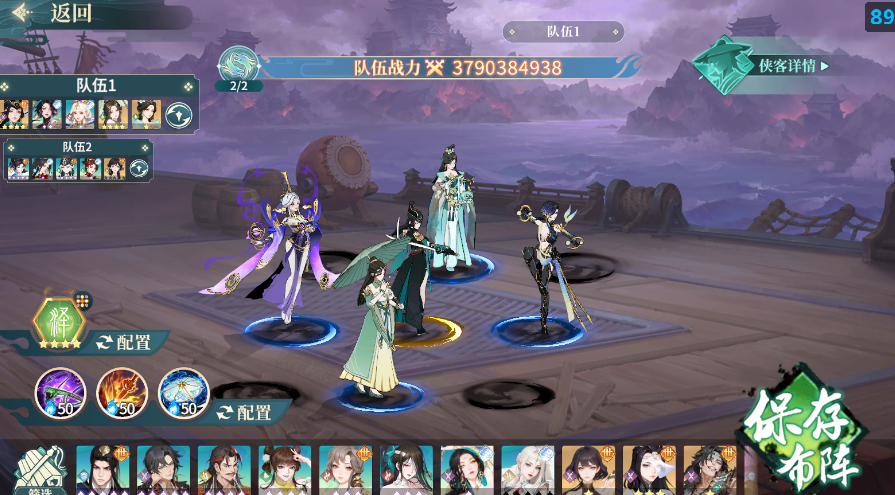Click the swap icon beside 队伍2 portraits
Screen dimensions: 895x495
coord(139,169)
